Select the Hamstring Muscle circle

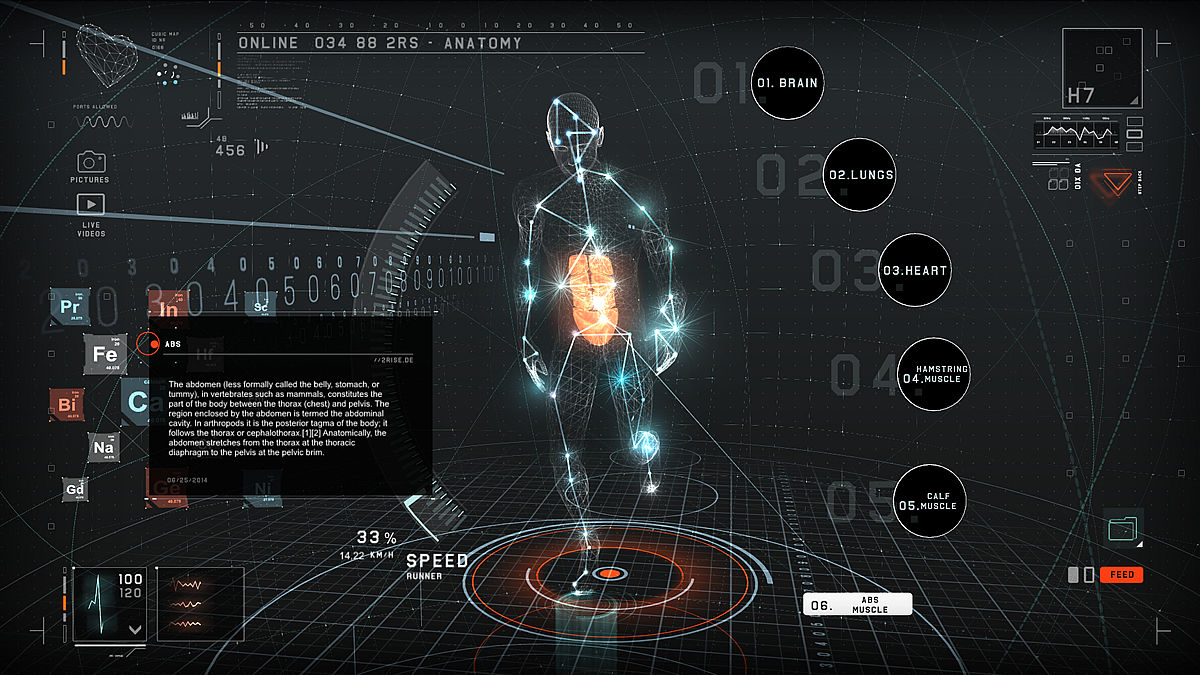pyautogui.click(x=934, y=375)
